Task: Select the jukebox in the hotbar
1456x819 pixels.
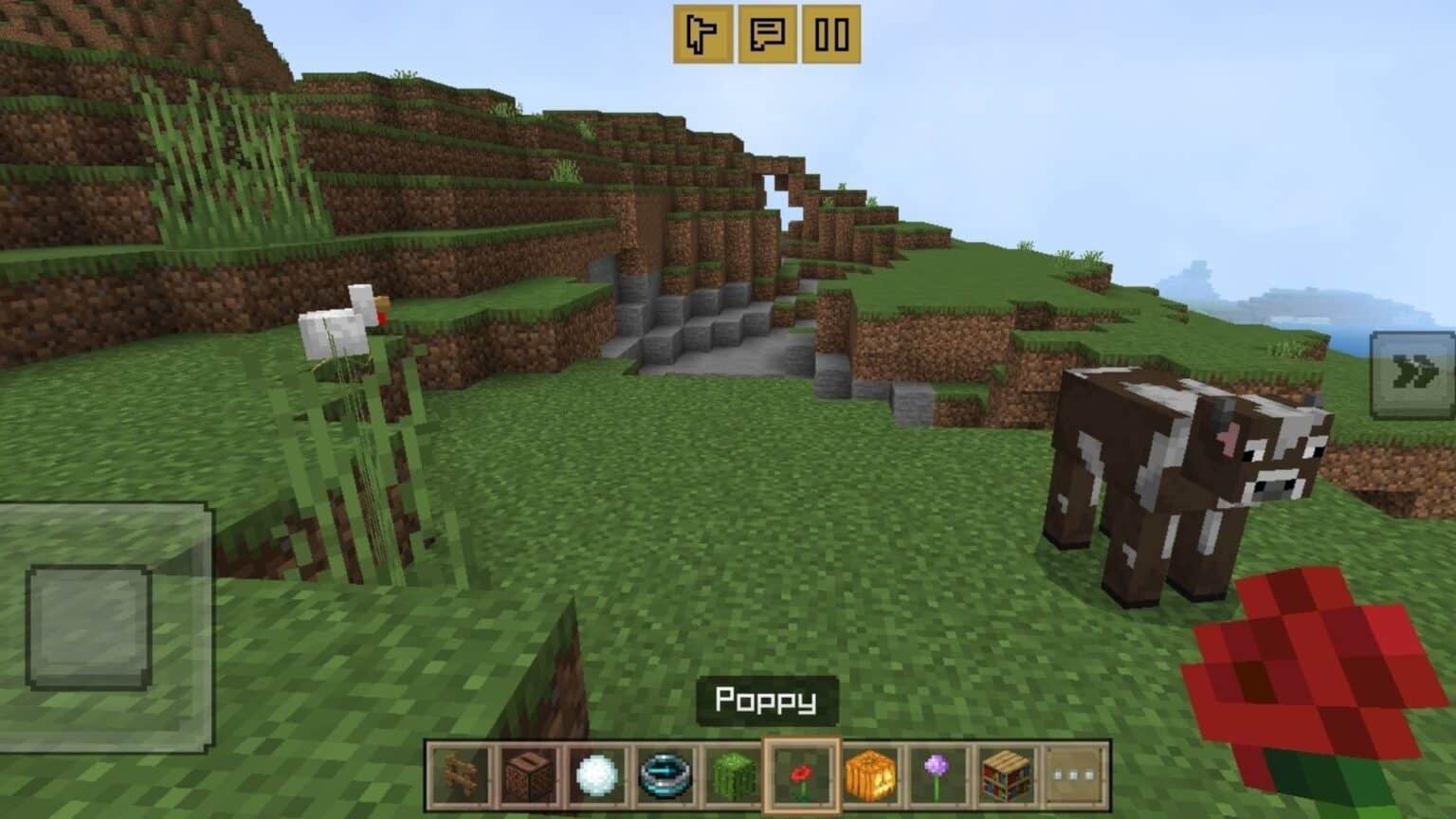Action: coord(527,774)
